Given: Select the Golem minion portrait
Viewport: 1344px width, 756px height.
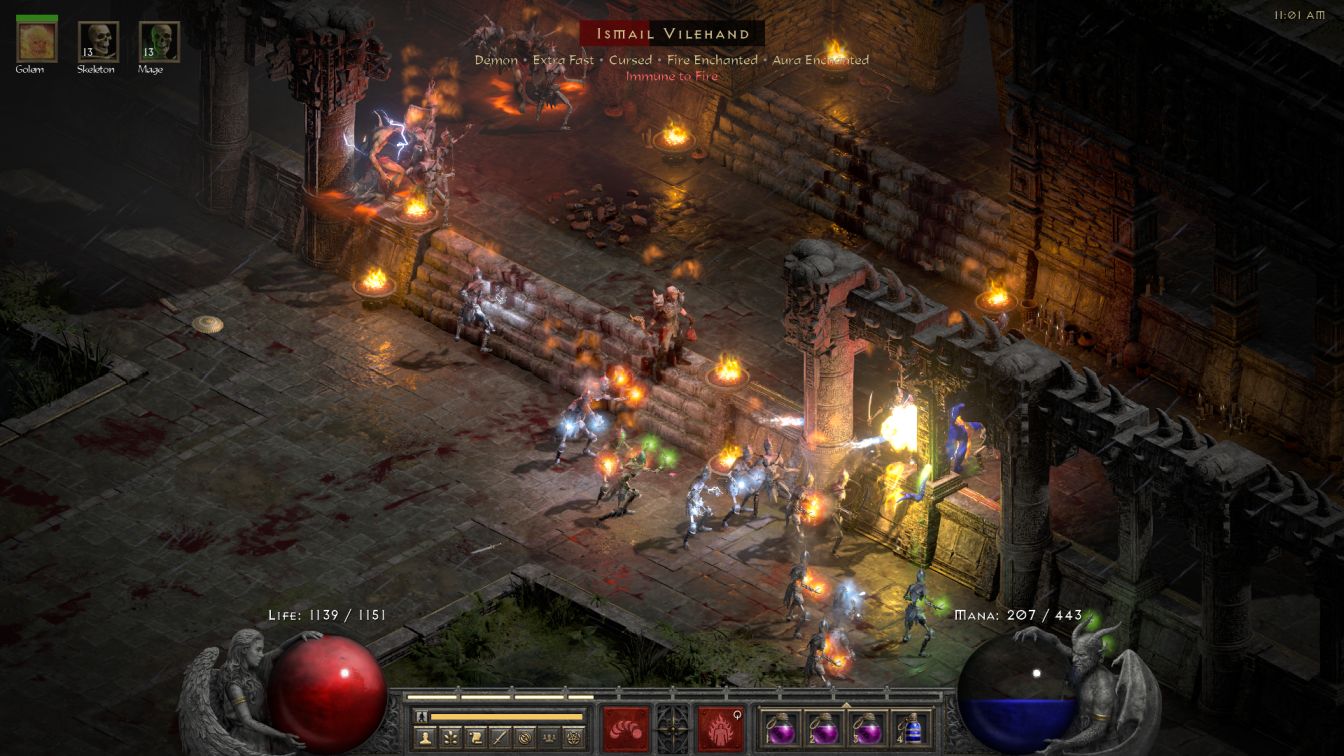Looking at the screenshot, I should tap(37, 41).
